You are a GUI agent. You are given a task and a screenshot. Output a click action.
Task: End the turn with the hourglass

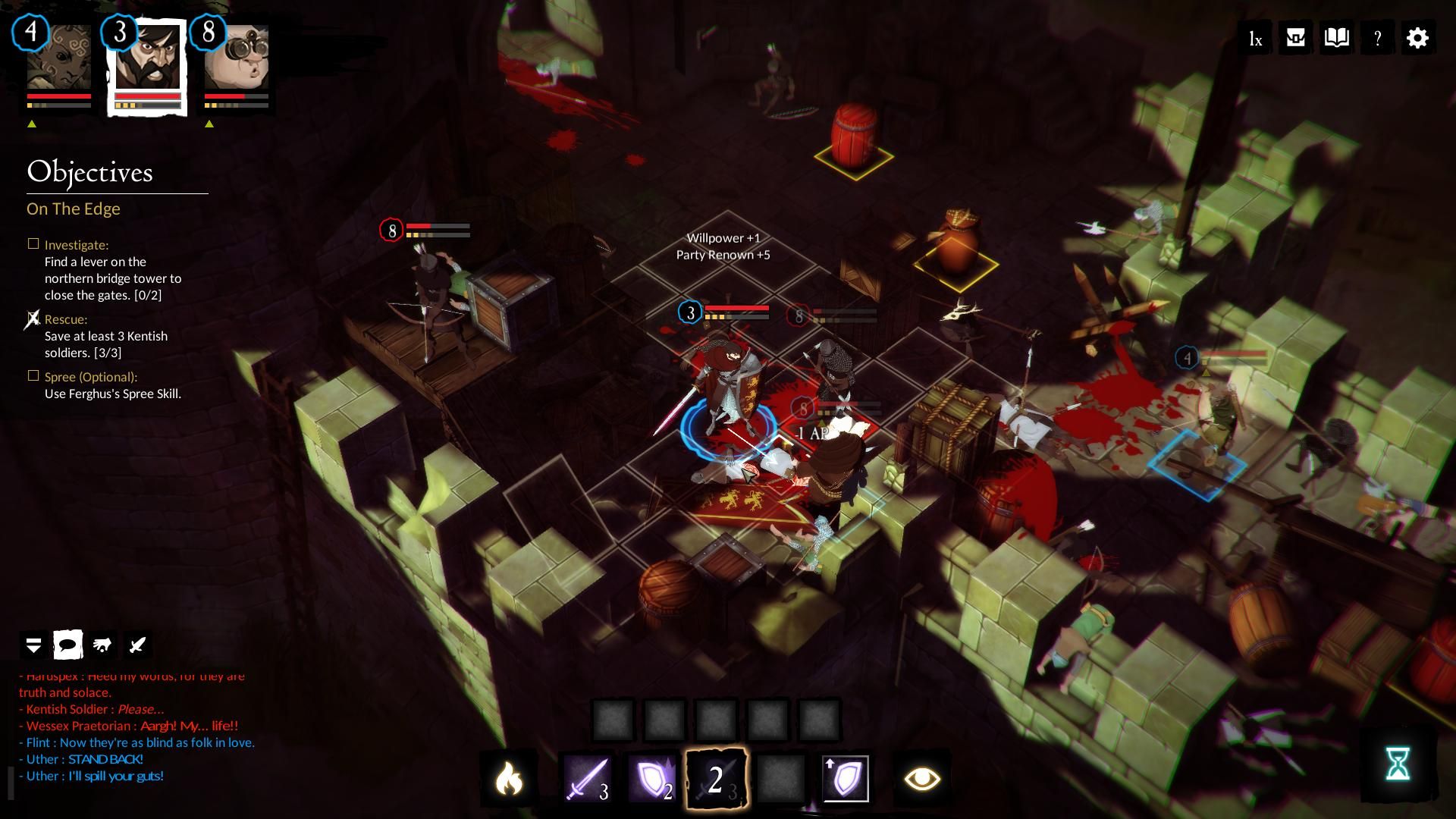1397,763
